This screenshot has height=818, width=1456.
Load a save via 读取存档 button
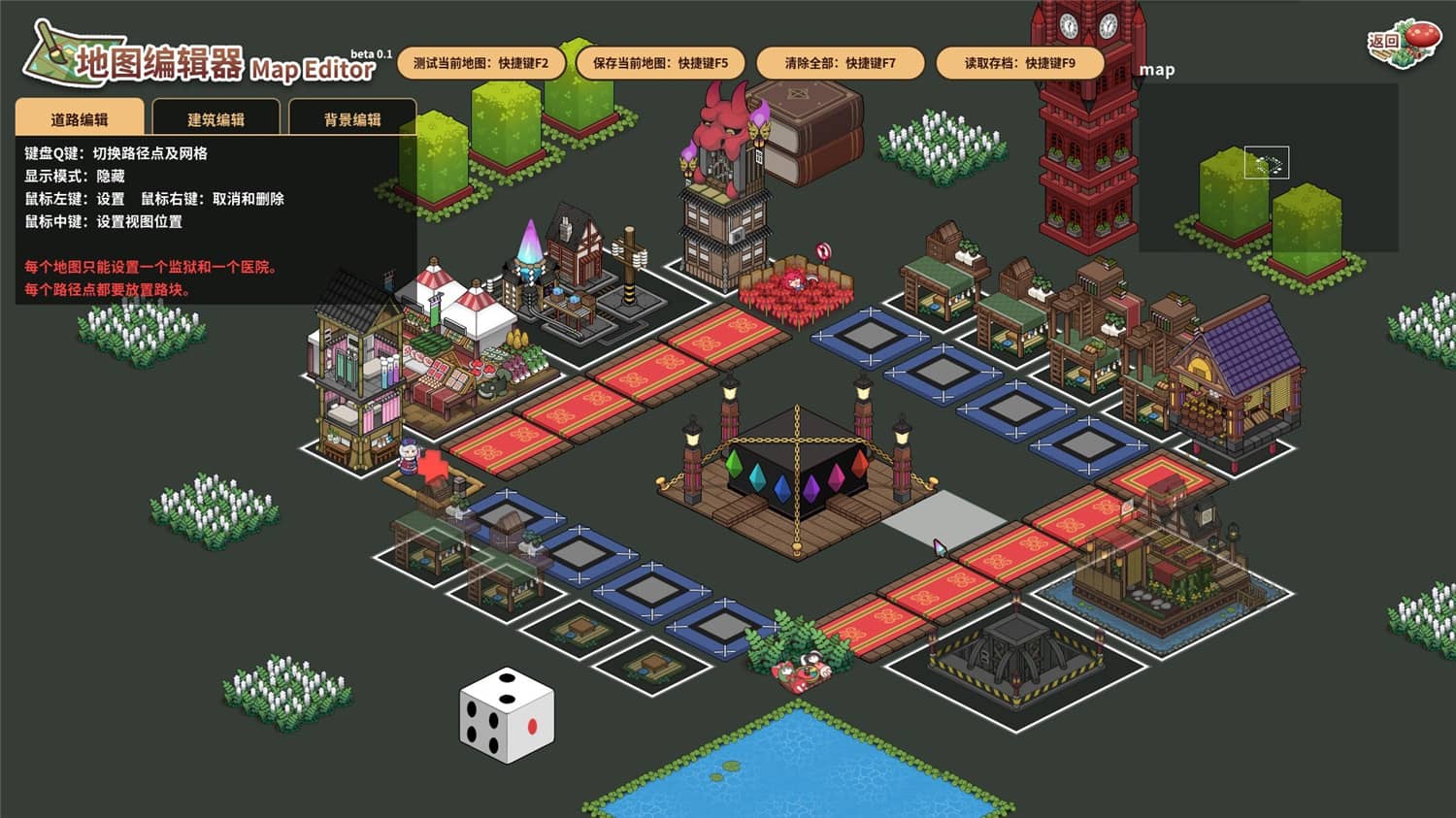coord(1019,63)
